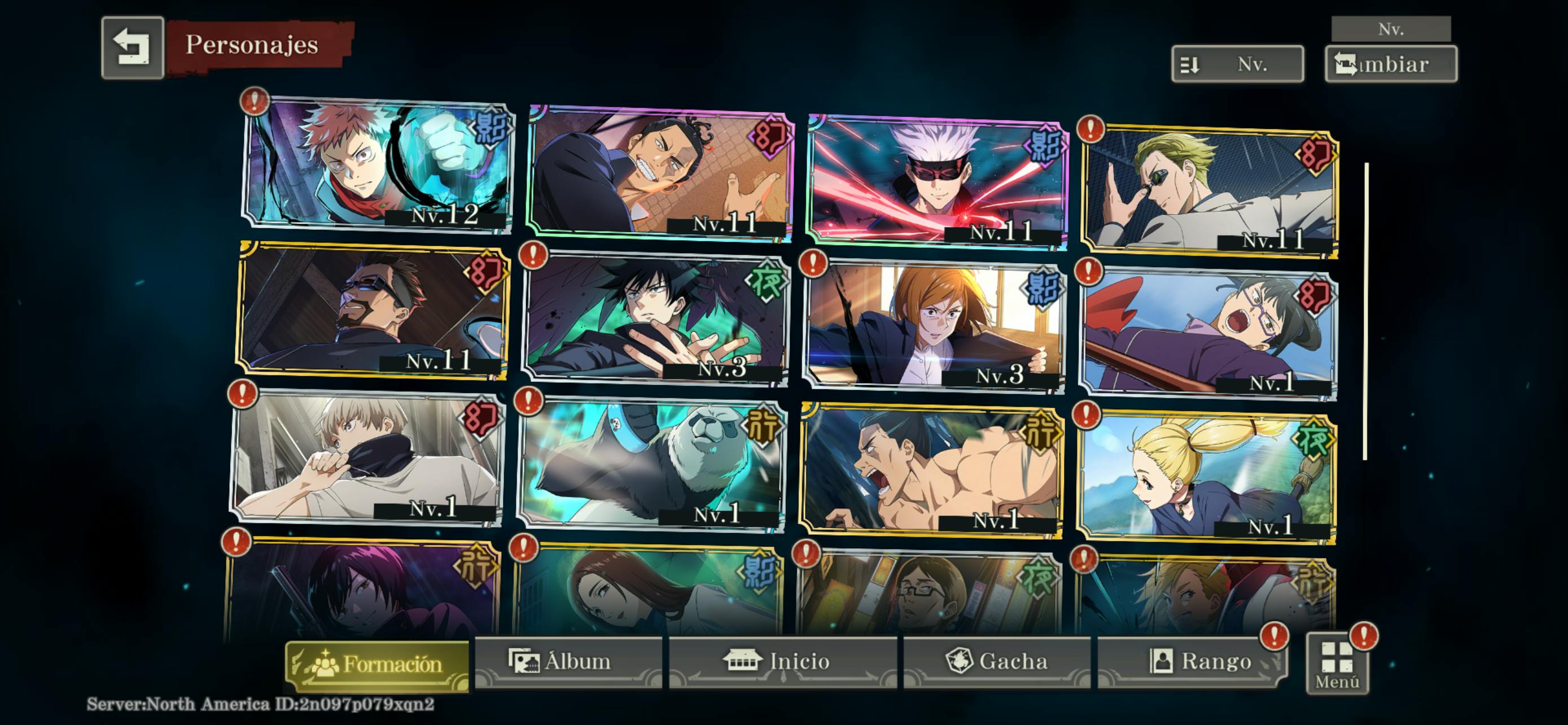Select the bearded sunglasses man Nv.11 card

(373, 311)
